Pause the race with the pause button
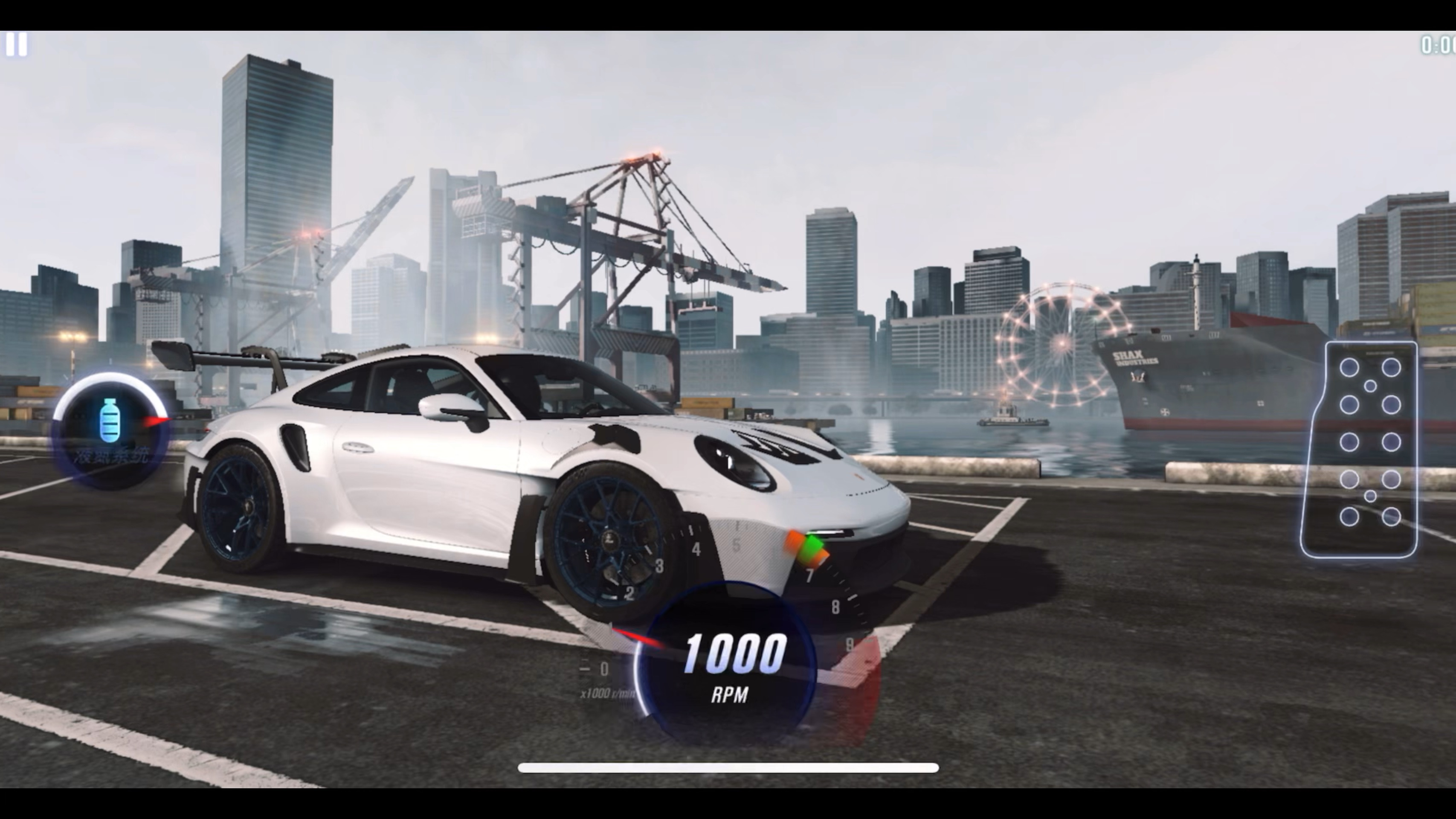Image resolution: width=1456 pixels, height=819 pixels. point(16,44)
